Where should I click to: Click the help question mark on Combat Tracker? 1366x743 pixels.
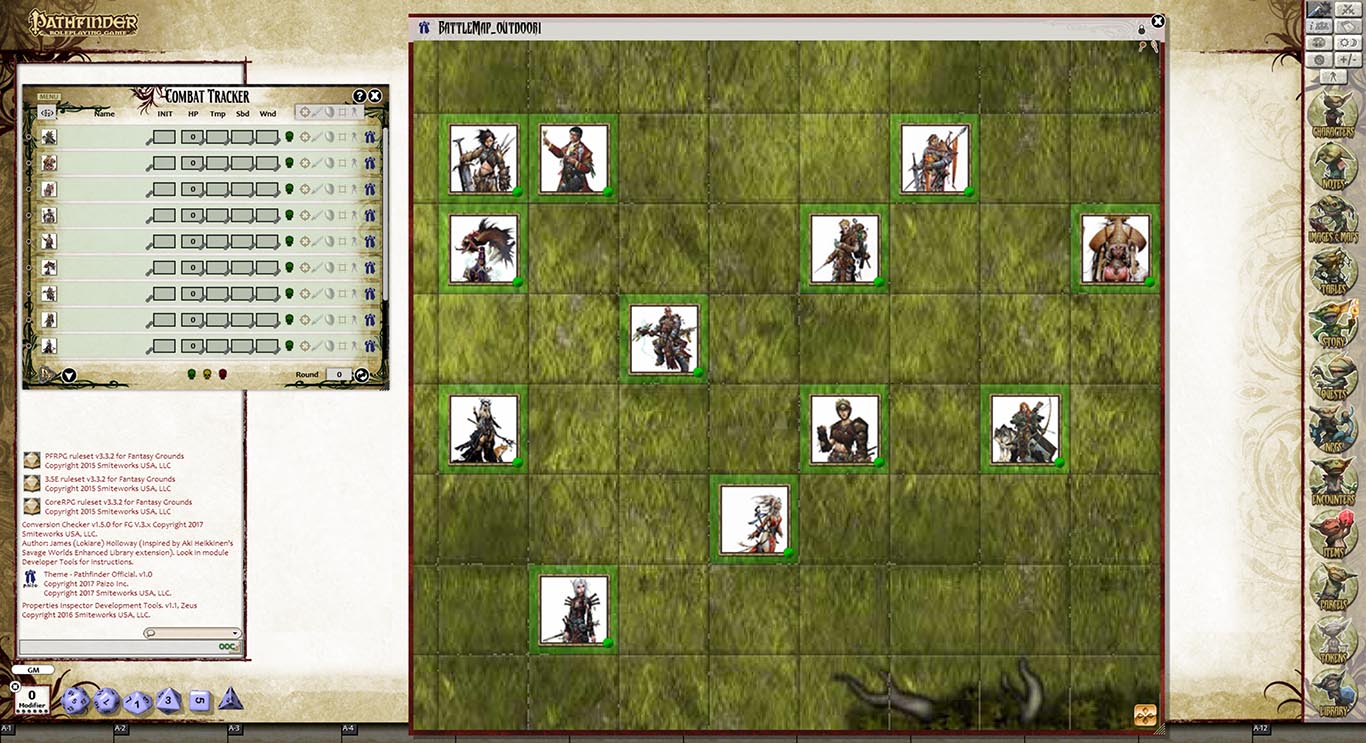(360, 95)
